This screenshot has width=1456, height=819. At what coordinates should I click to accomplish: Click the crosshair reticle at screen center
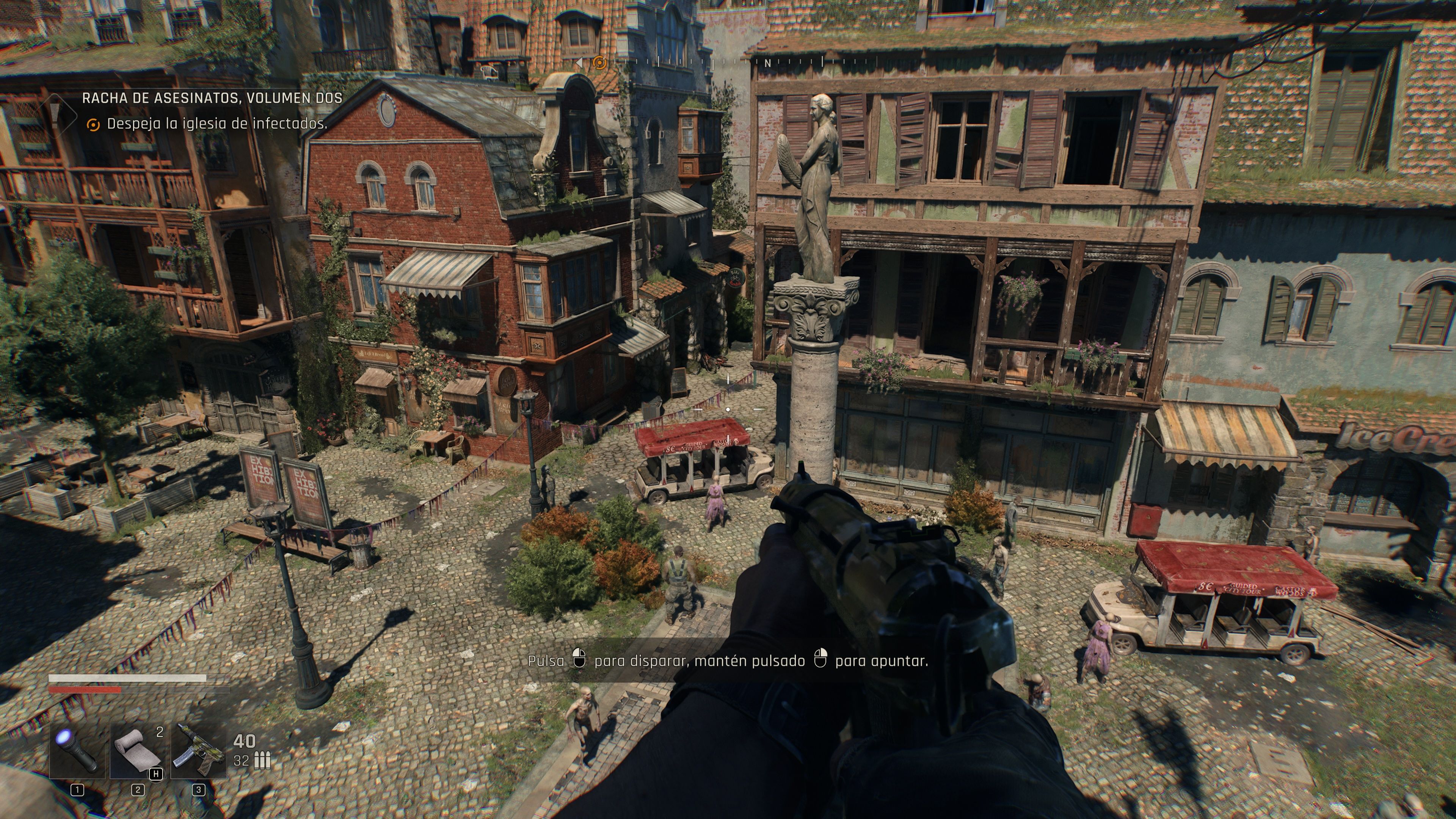(728, 409)
